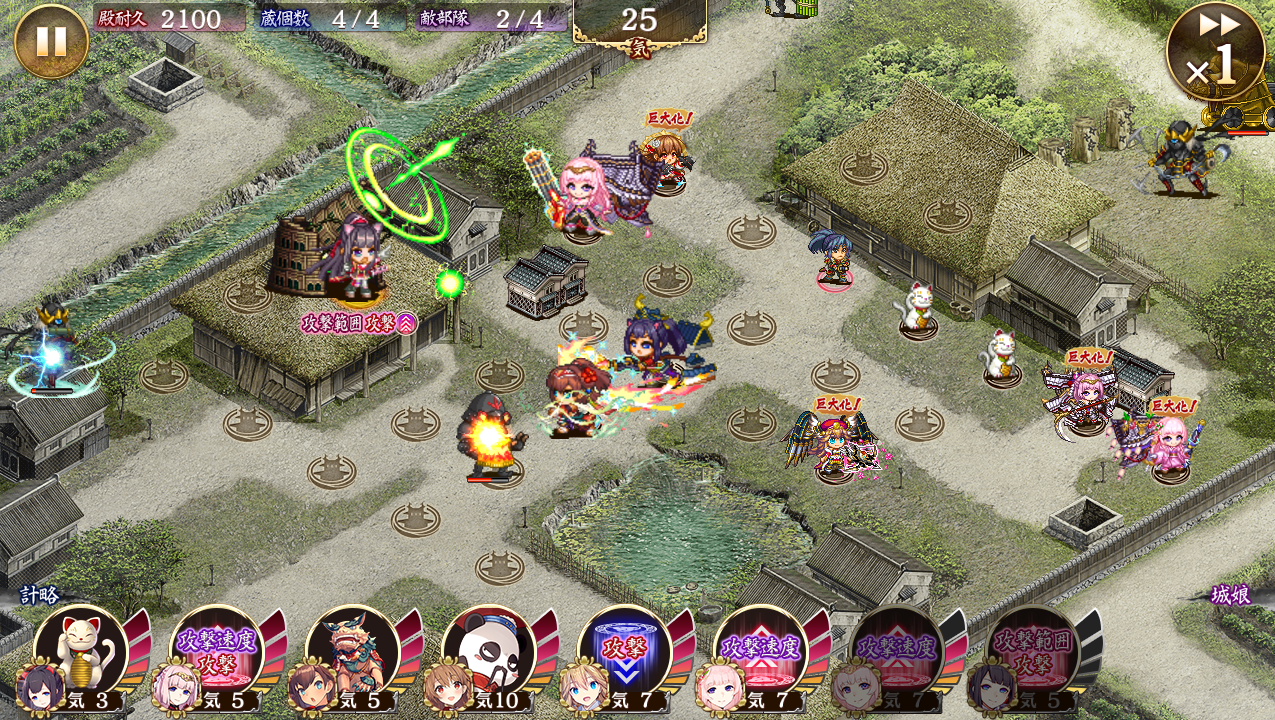Image resolution: width=1275 pixels, height=720 pixels.
Task: Pause the battle with the pause button
Action: pos(51,41)
